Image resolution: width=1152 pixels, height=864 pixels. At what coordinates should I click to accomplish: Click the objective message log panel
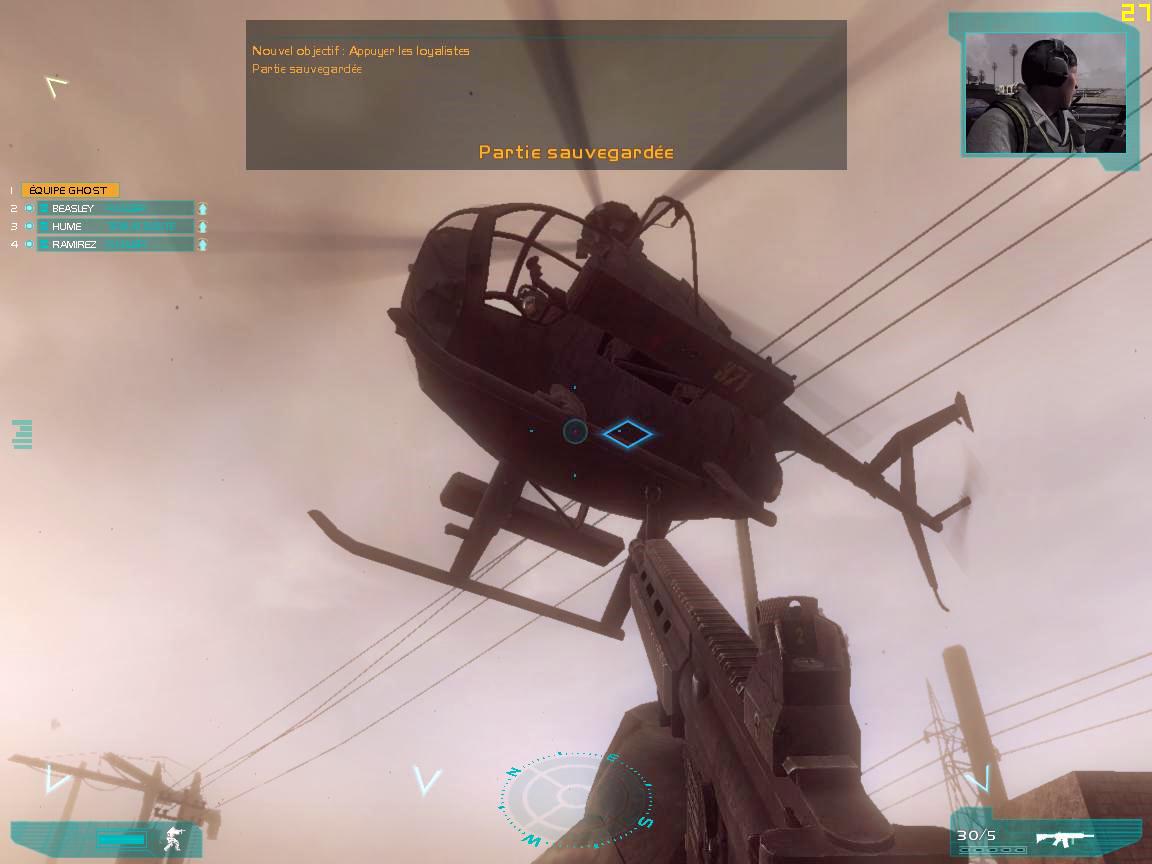546,95
